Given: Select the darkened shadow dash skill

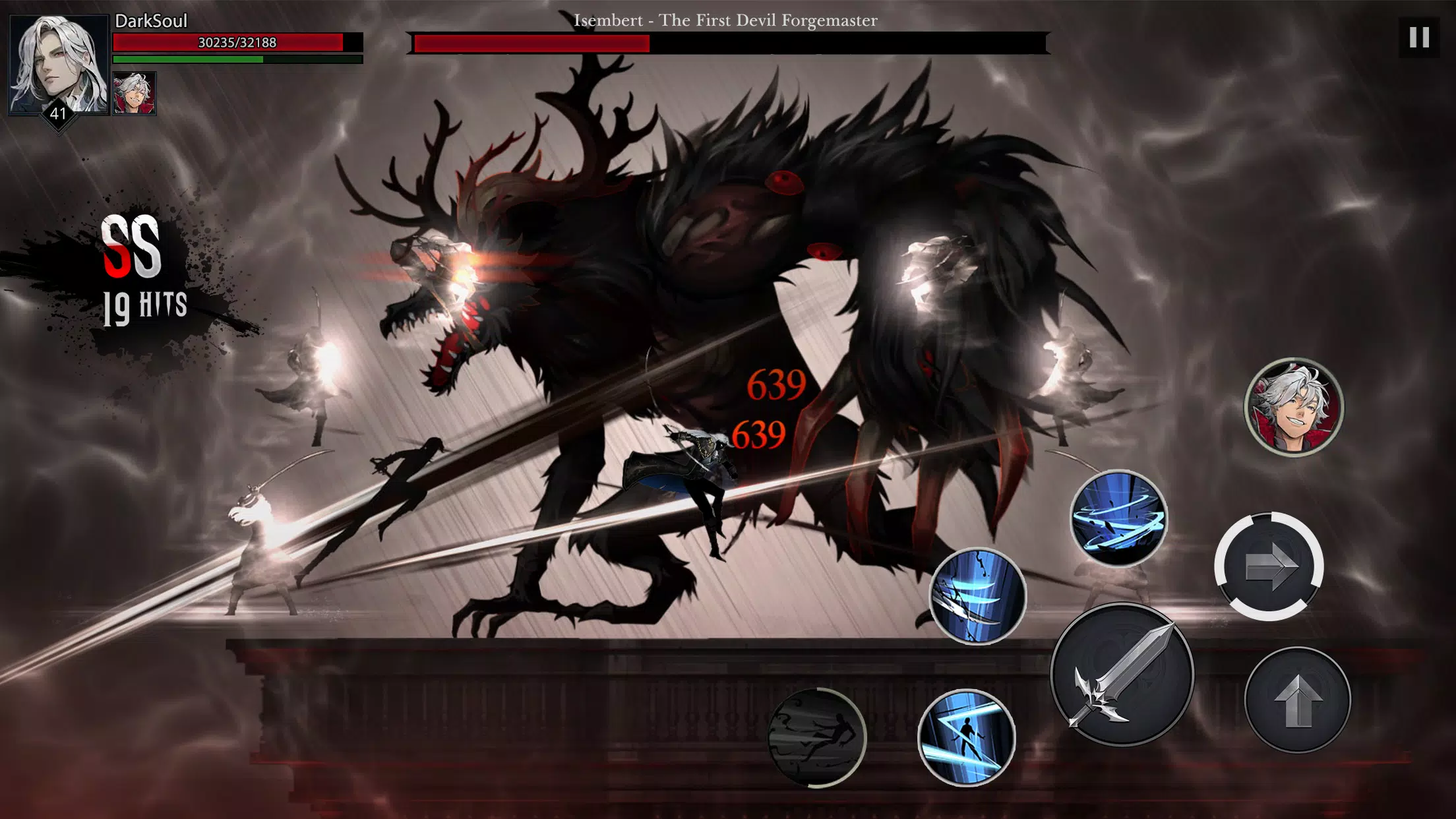Looking at the screenshot, I should [x=818, y=737].
